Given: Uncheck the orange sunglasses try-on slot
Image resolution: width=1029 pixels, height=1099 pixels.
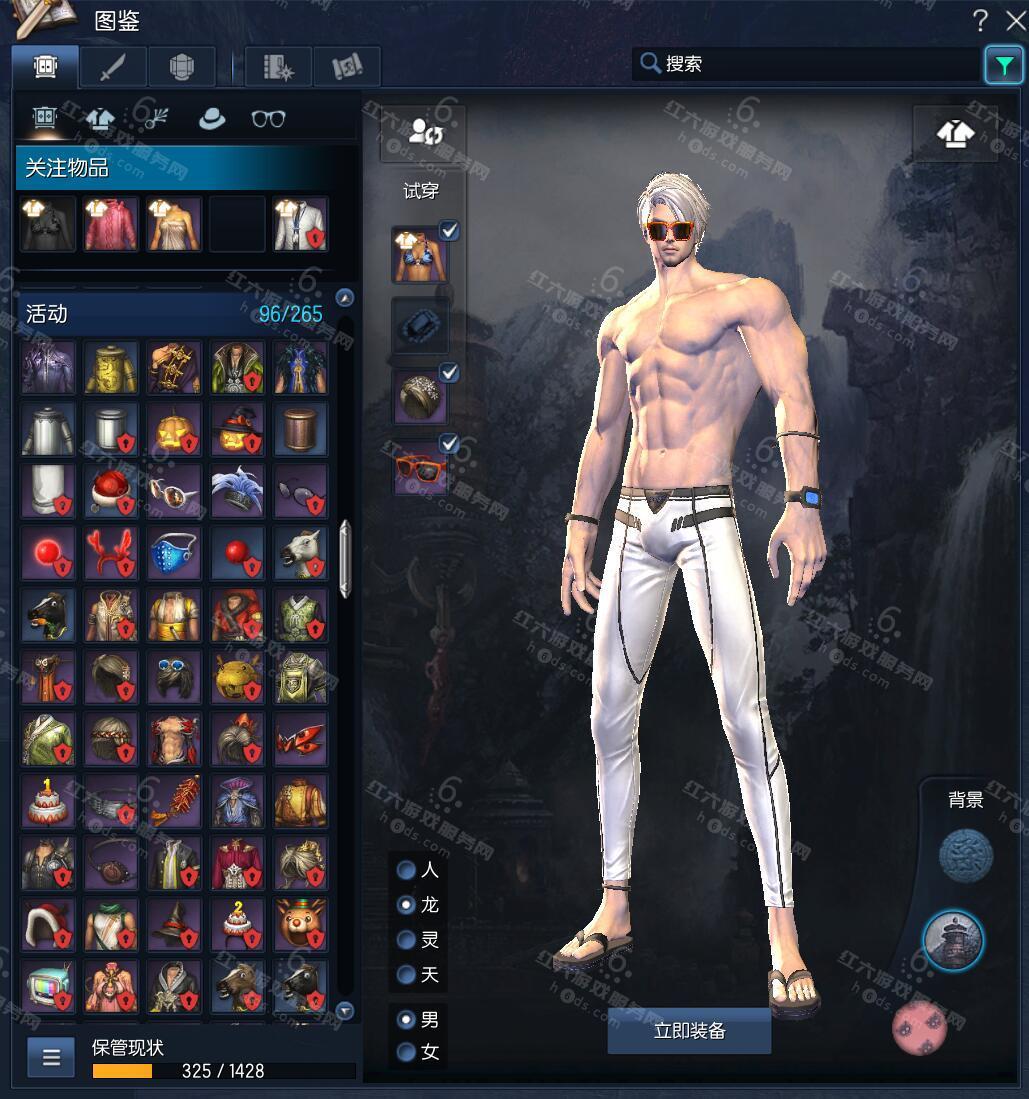Looking at the screenshot, I should 450,443.
